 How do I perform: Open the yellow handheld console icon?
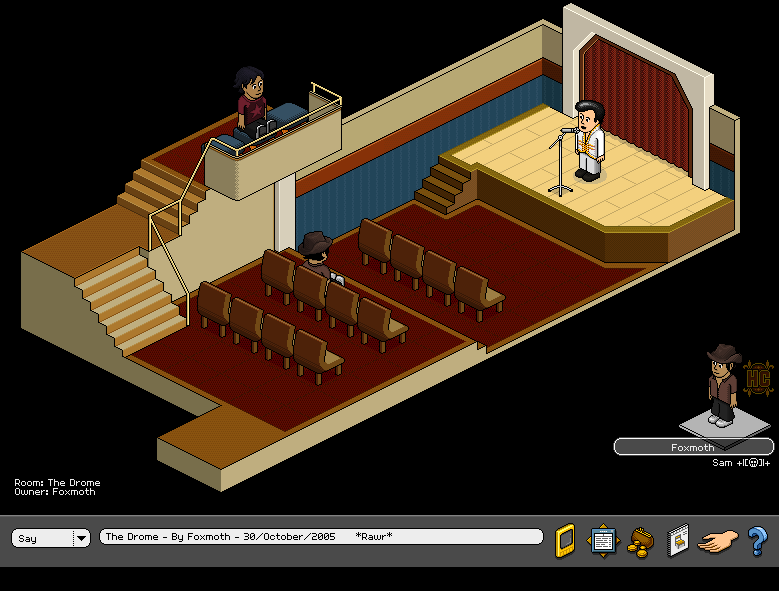[x=565, y=539]
